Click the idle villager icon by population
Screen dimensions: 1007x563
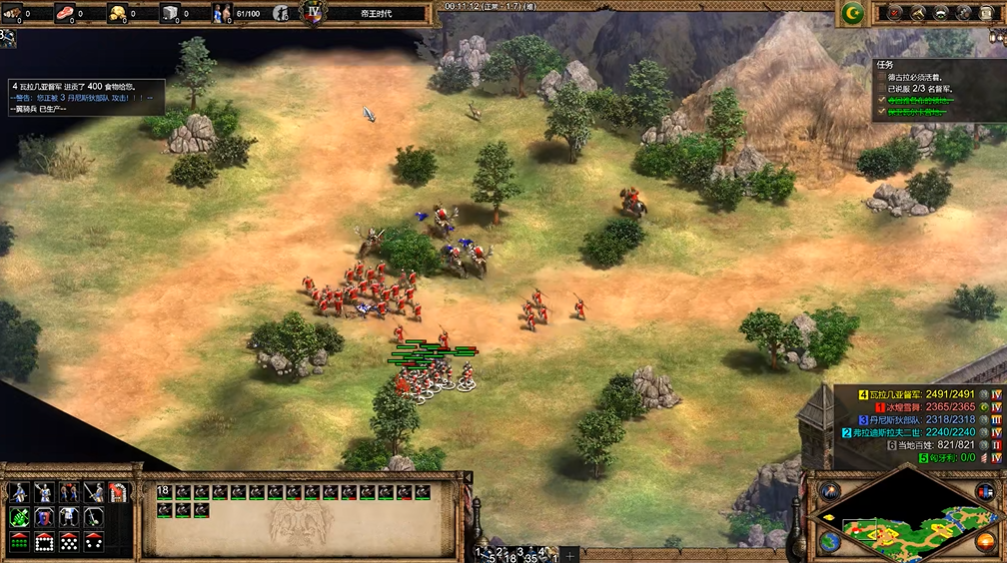tap(281, 13)
